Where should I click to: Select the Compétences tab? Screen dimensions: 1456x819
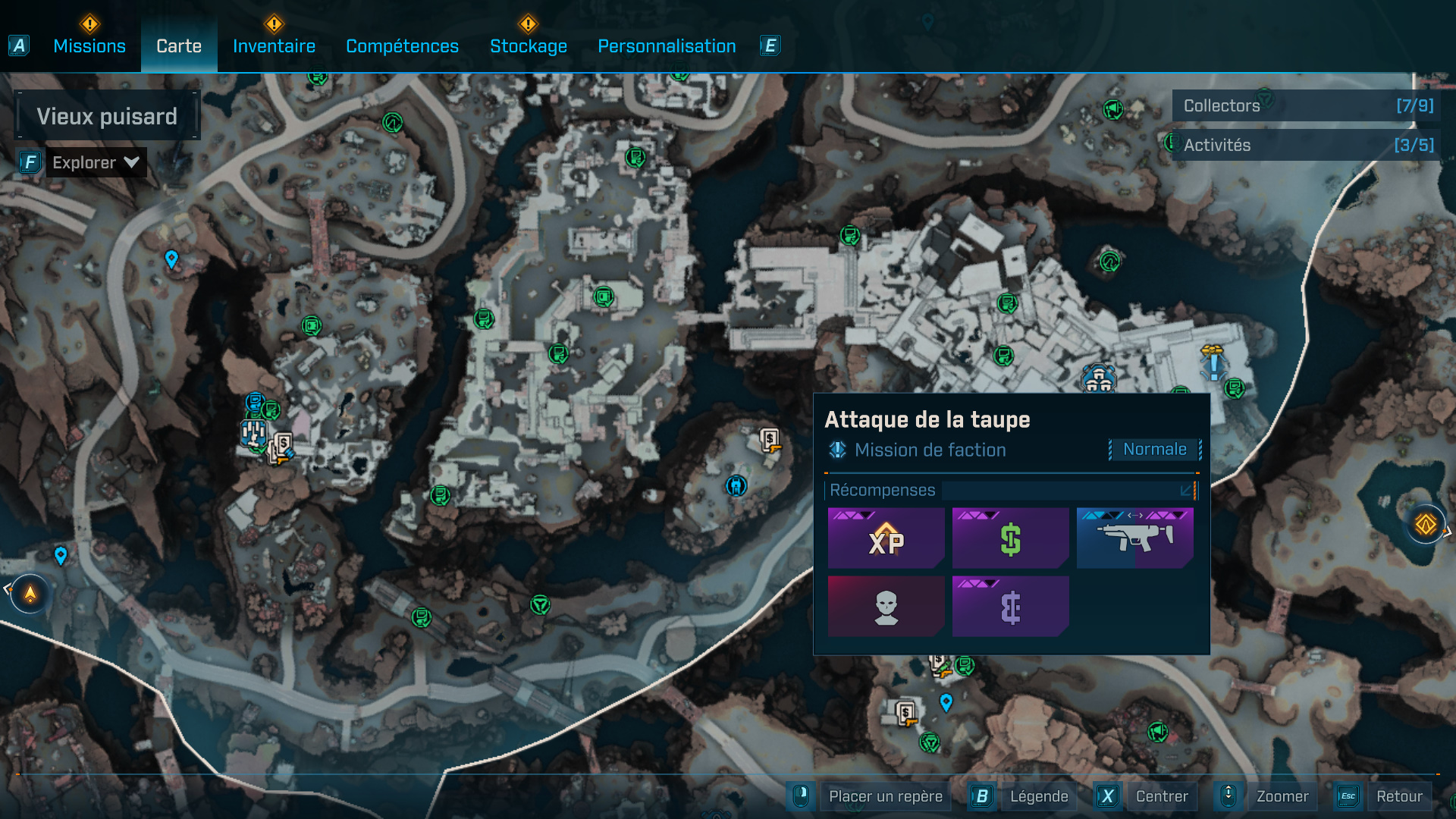[x=402, y=46]
